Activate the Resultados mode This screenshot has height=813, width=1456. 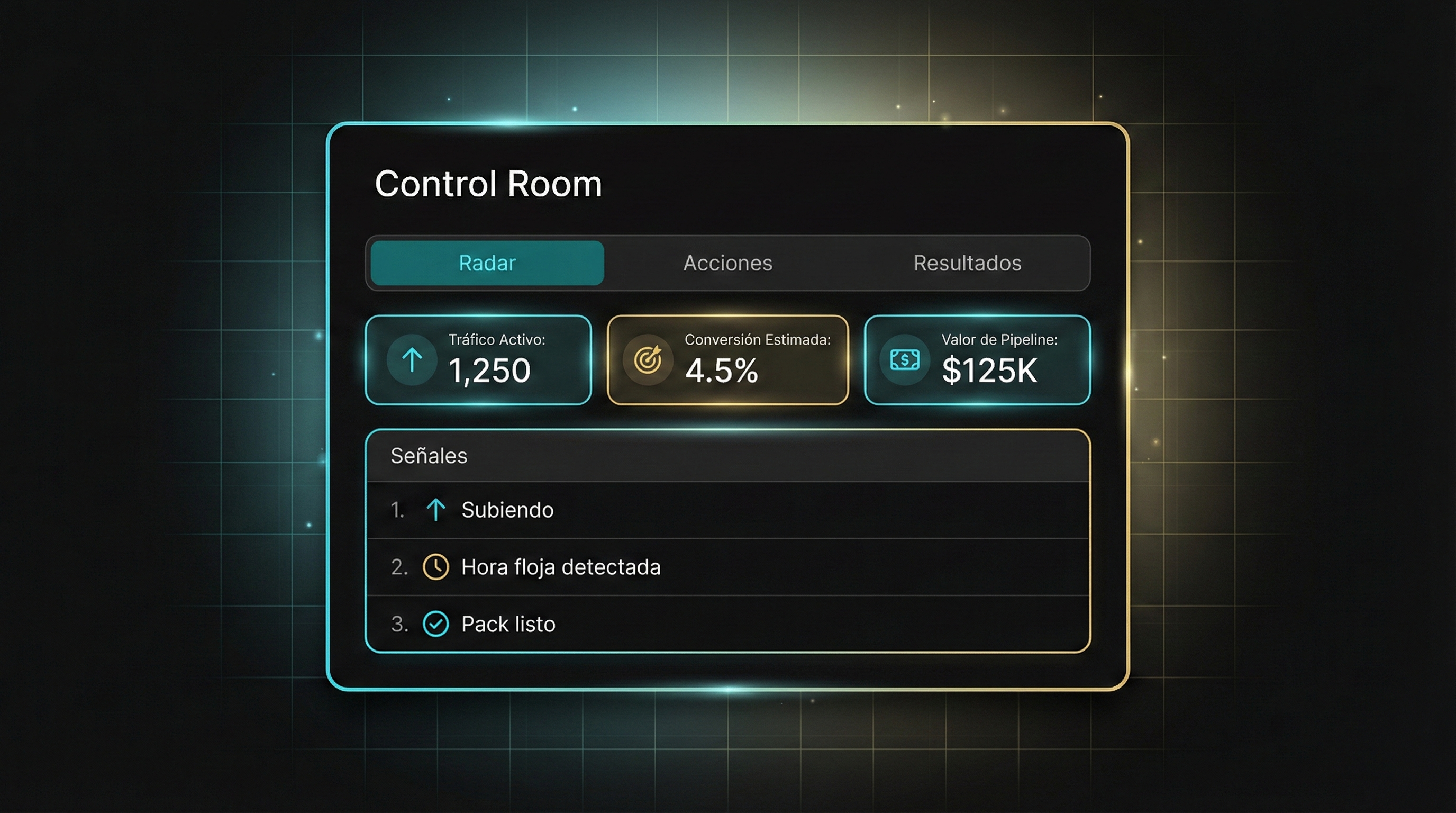[967, 263]
